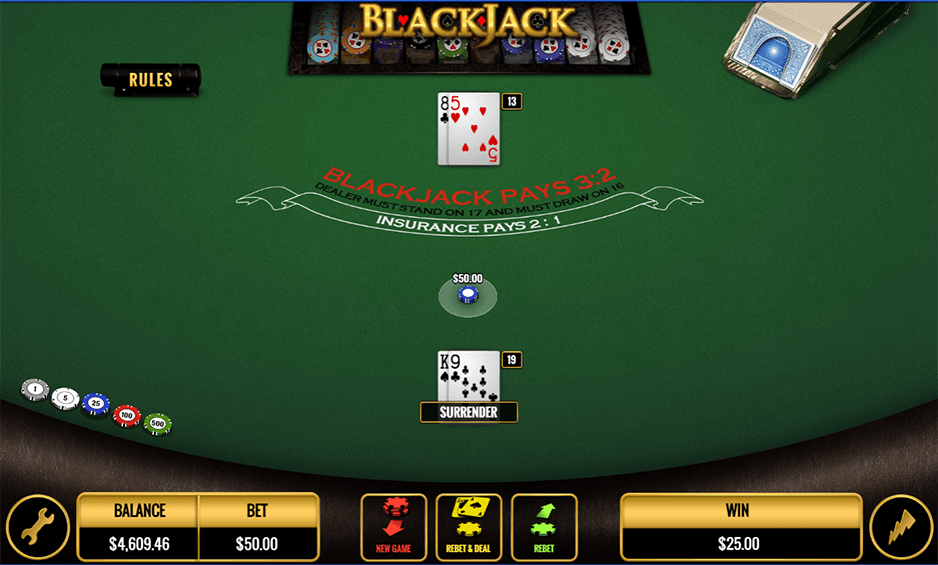Activate the lightning bolt turbo button
Screen dimensions: 938x565
tap(900, 527)
